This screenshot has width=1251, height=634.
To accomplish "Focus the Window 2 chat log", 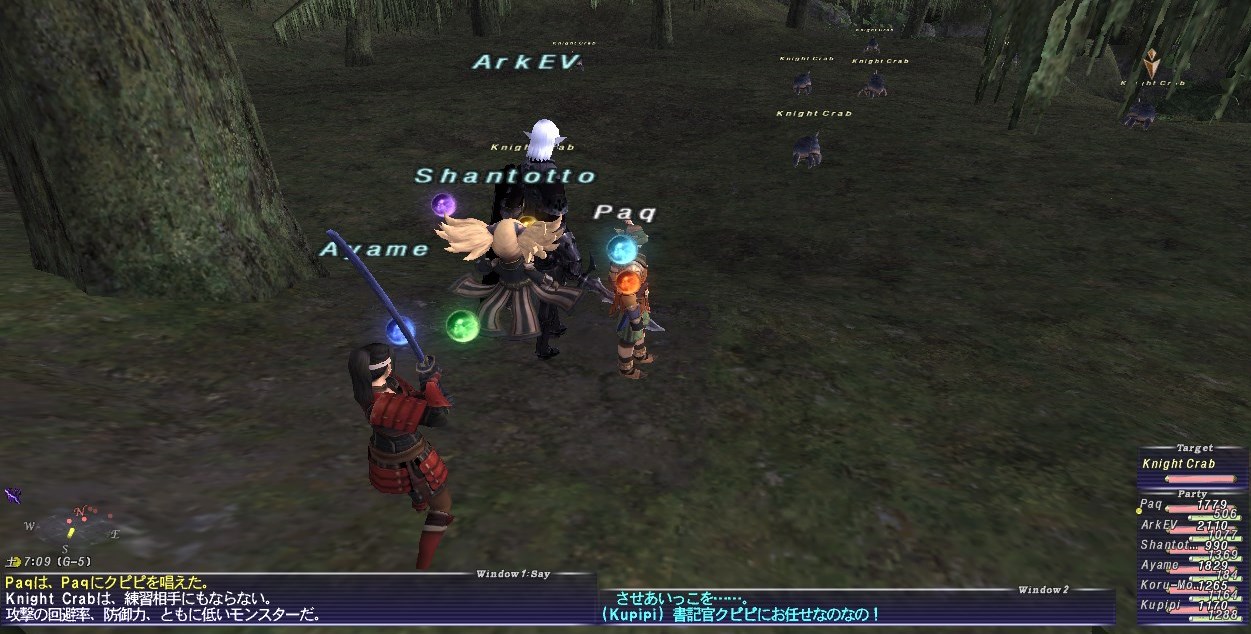I will coord(856,606).
